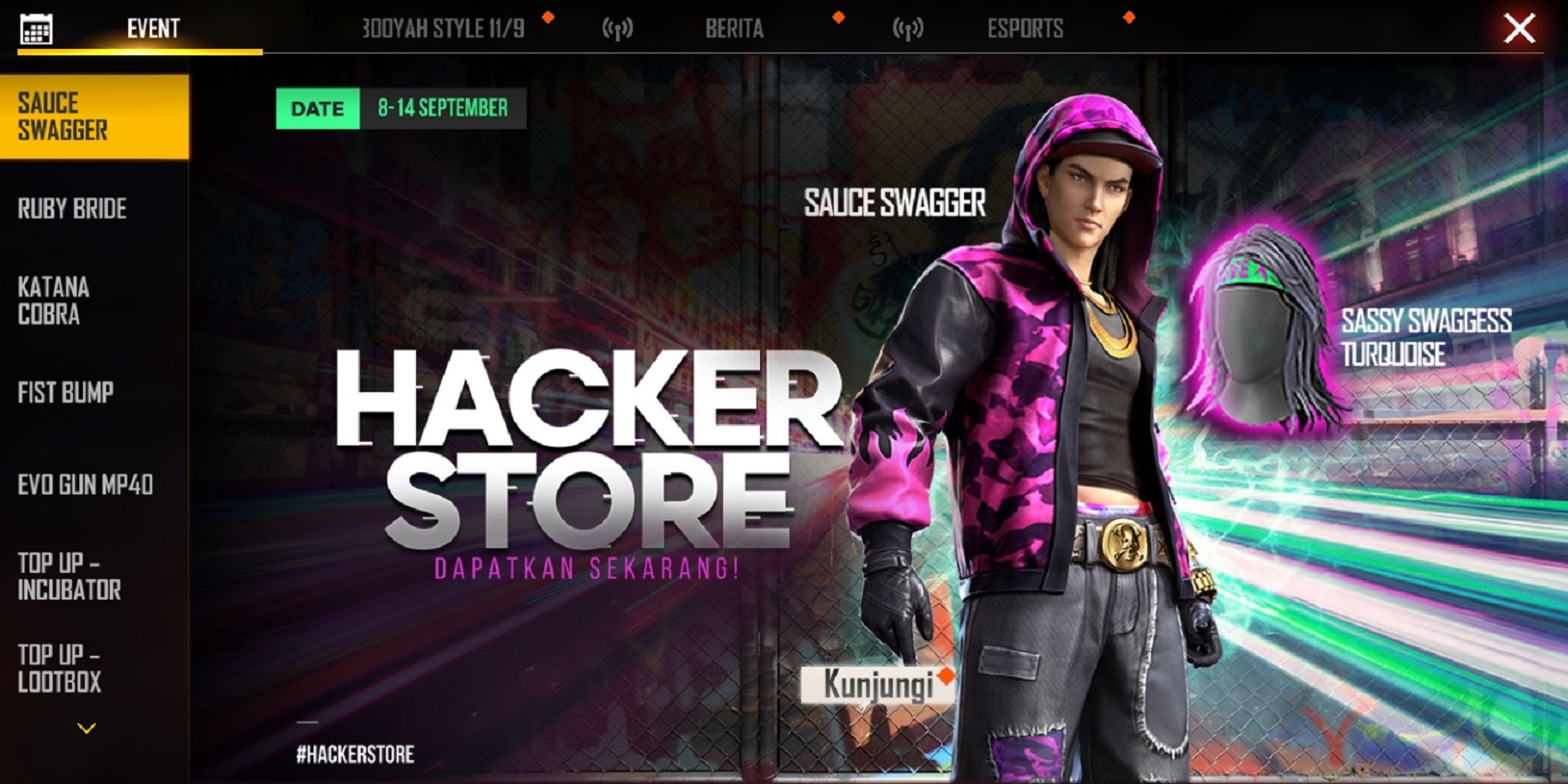Select the Fist Bump event entry
Image resolution: width=1568 pixels, height=784 pixels.
tap(66, 393)
